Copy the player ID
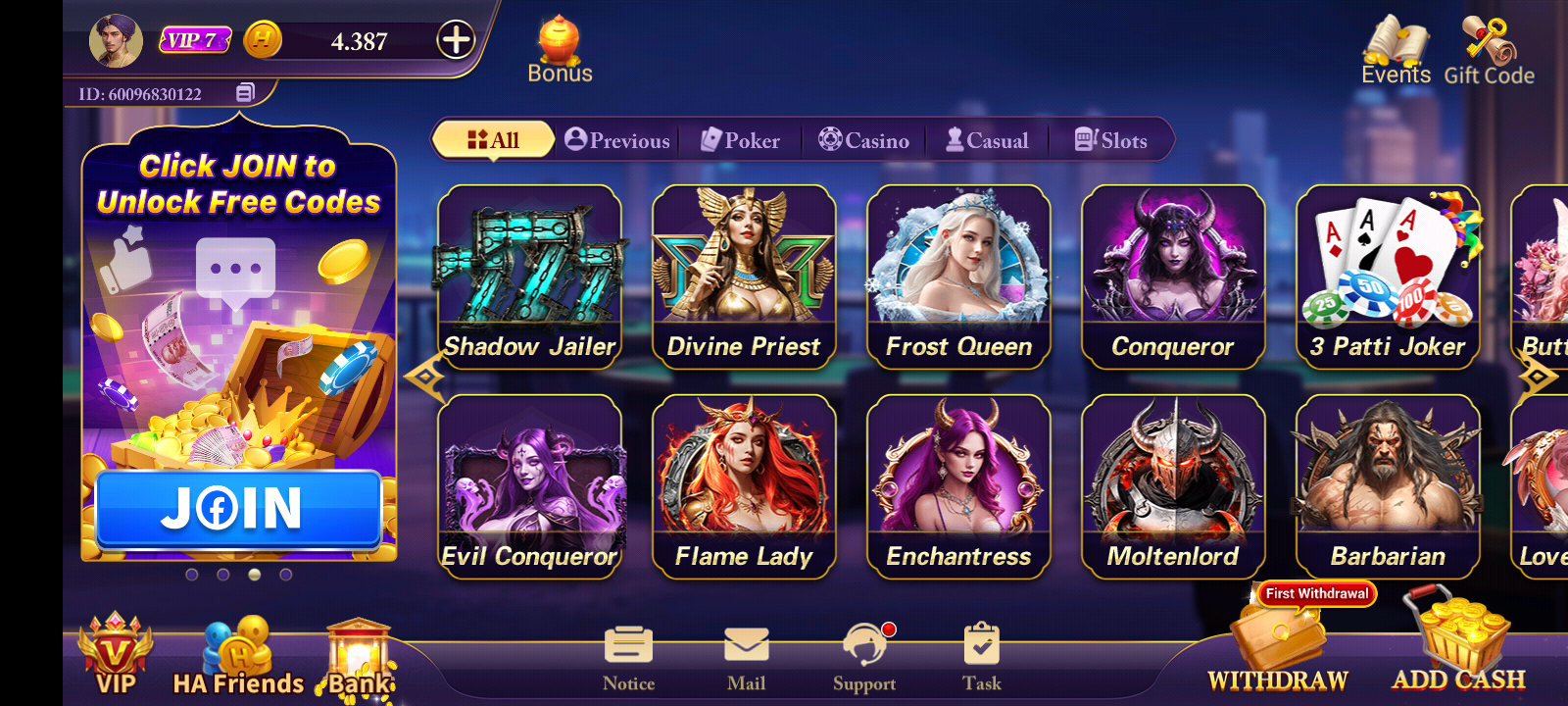Image resolution: width=1568 pixels, height=706 pixels. 245,93
